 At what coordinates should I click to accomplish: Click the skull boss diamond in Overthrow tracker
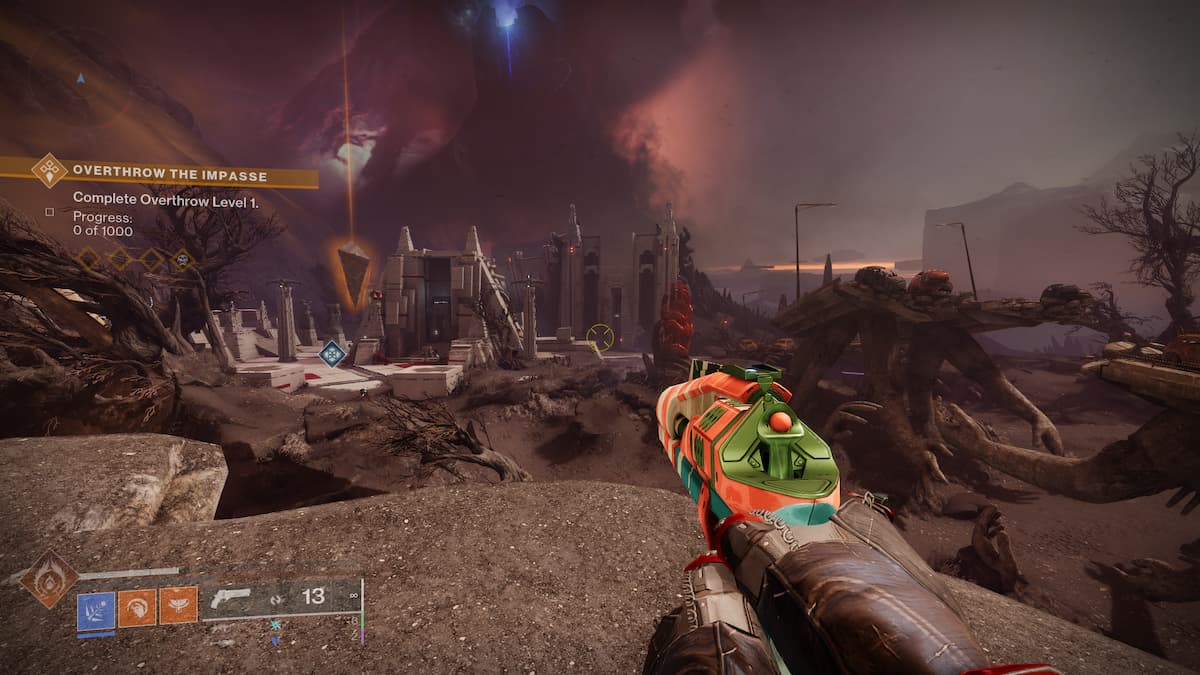pyautogui.click(x=183, y=259)
